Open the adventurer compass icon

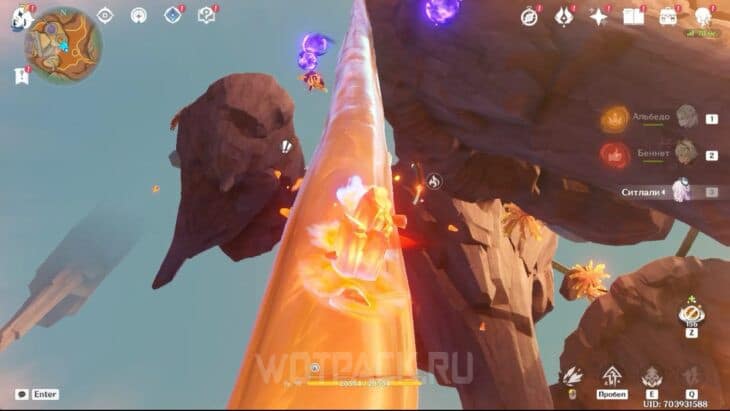pos(529,16)
